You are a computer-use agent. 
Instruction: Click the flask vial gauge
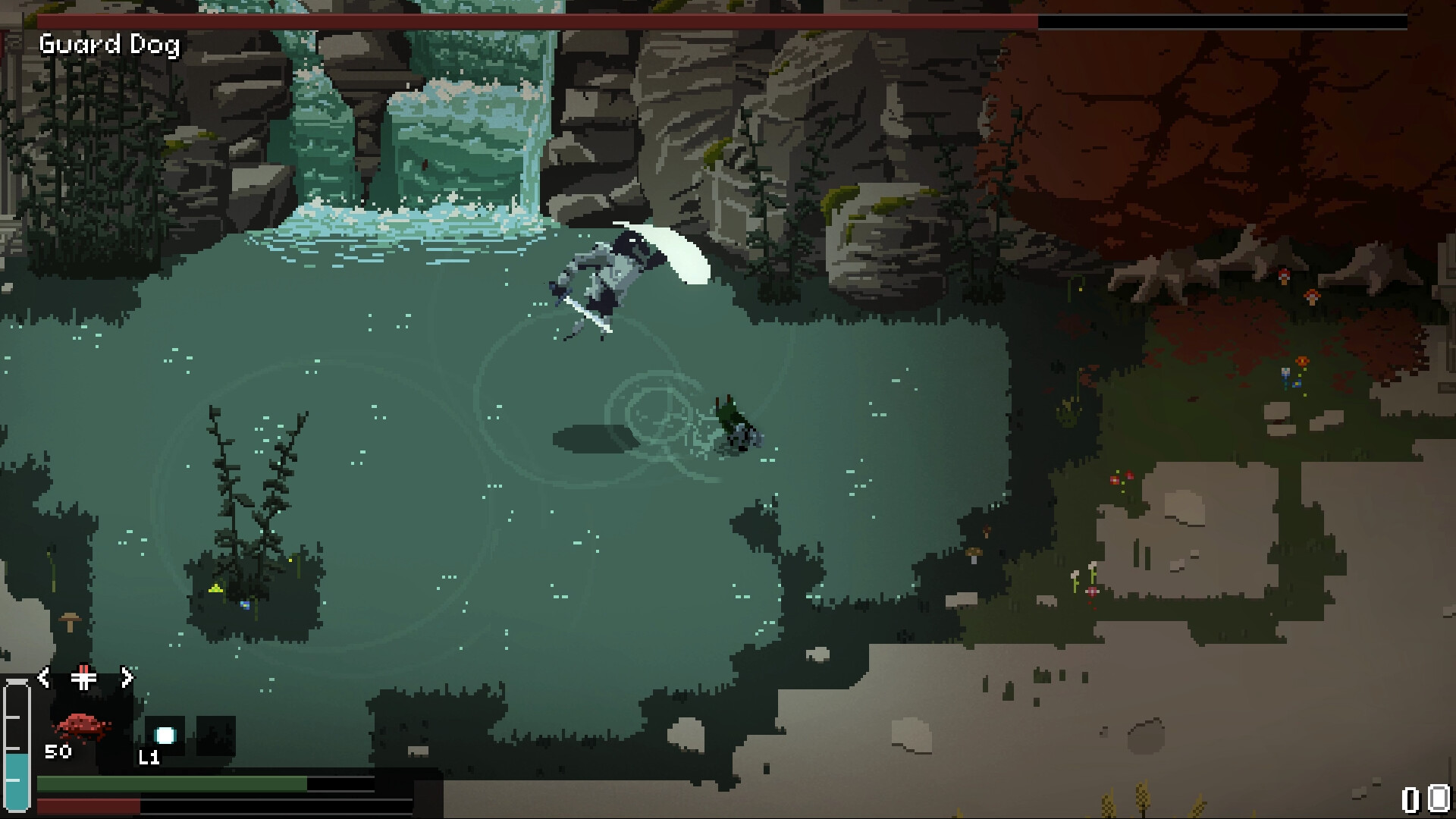(x=17, y=747)
